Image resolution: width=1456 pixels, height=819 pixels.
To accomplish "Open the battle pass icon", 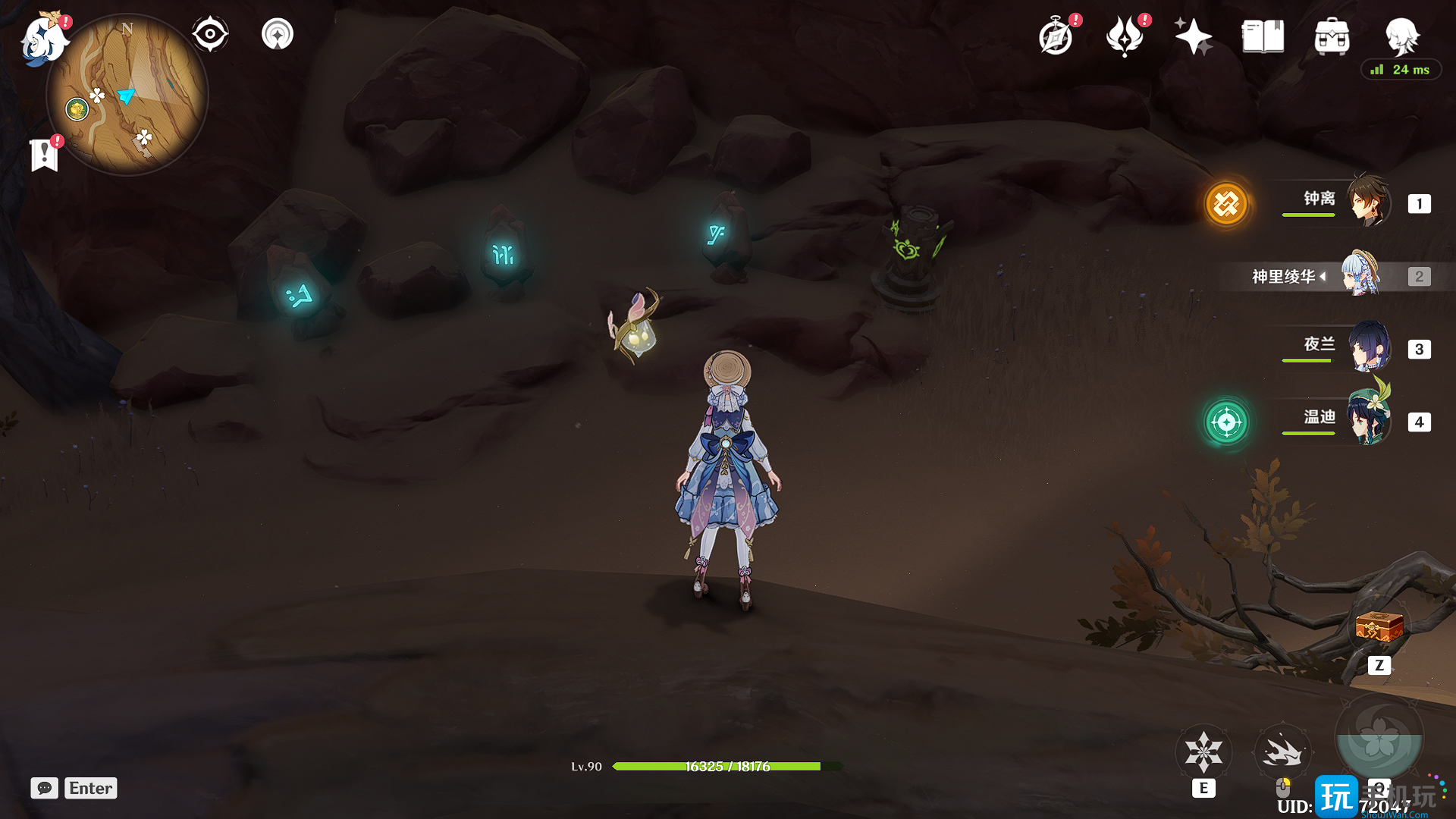I will pyautogui.click(x=1125, y=36).
